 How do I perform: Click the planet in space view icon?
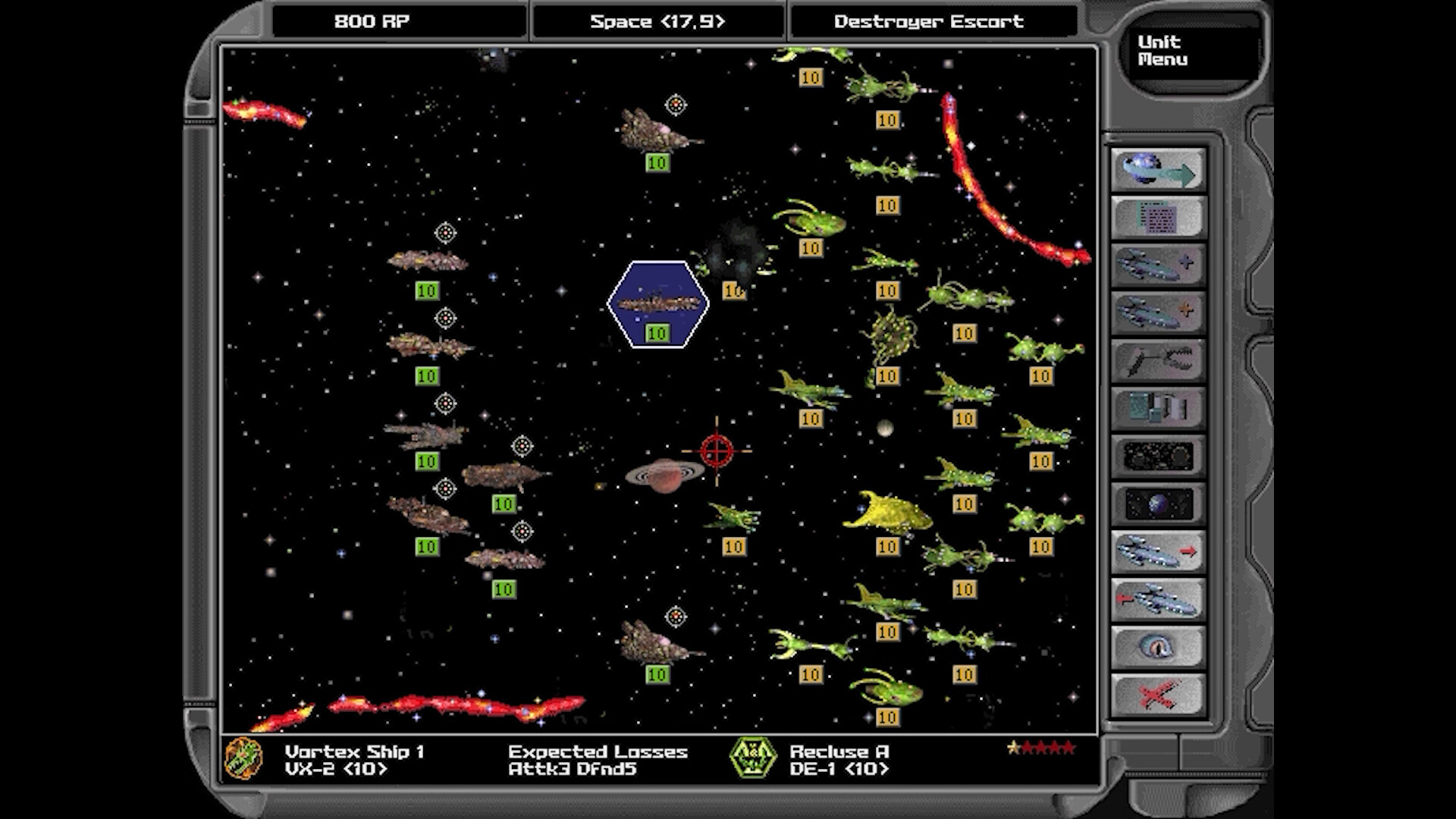click(x=1159, y=500)
